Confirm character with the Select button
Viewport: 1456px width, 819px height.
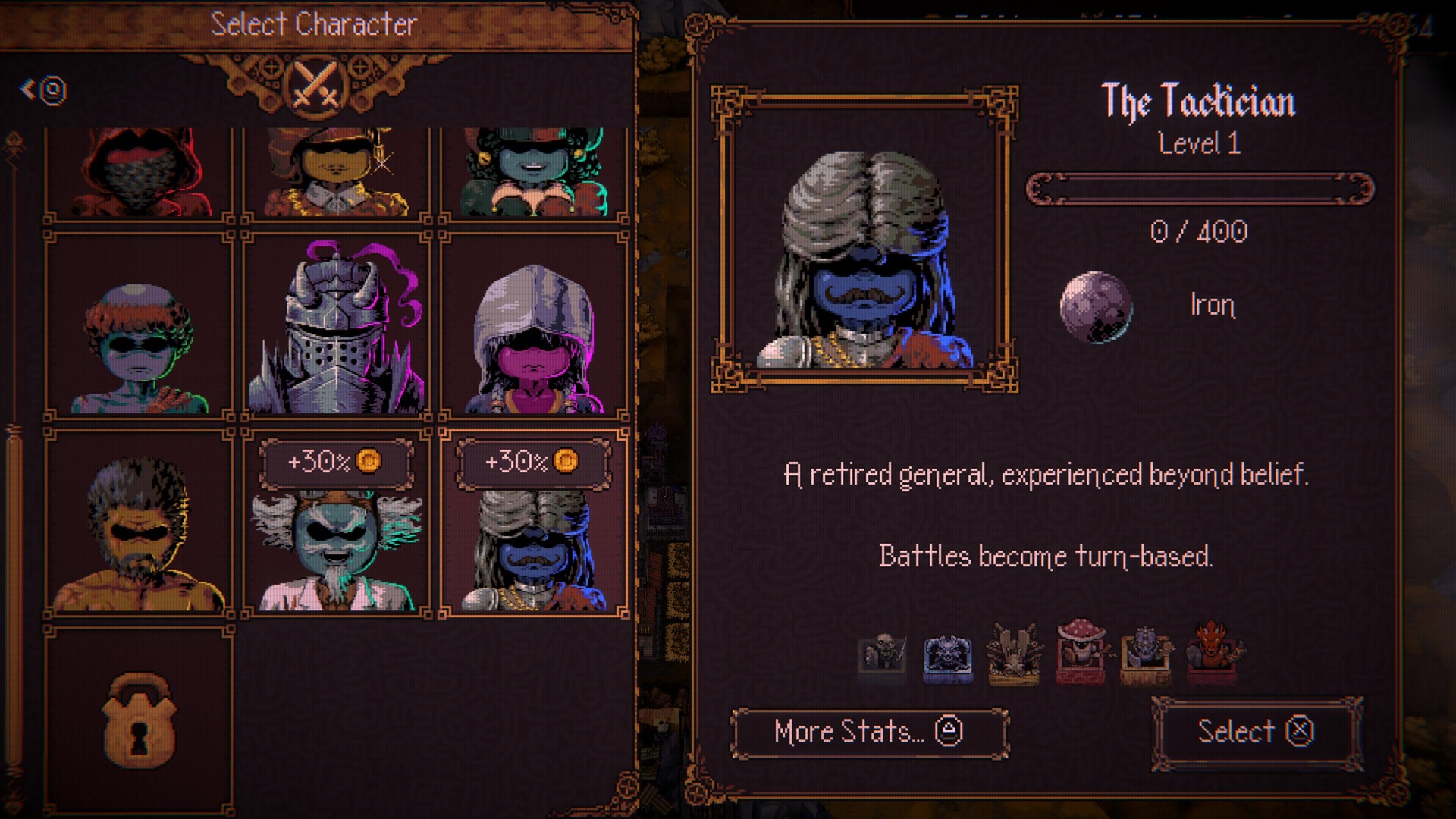(1256, 732)
